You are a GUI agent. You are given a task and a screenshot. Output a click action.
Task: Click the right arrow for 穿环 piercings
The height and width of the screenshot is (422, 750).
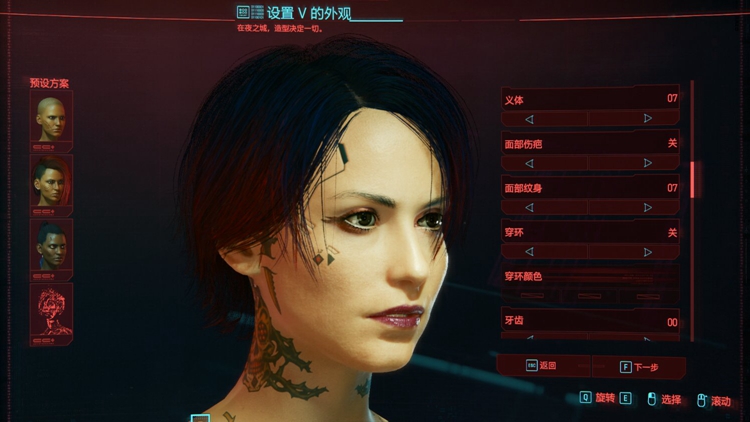648,252
